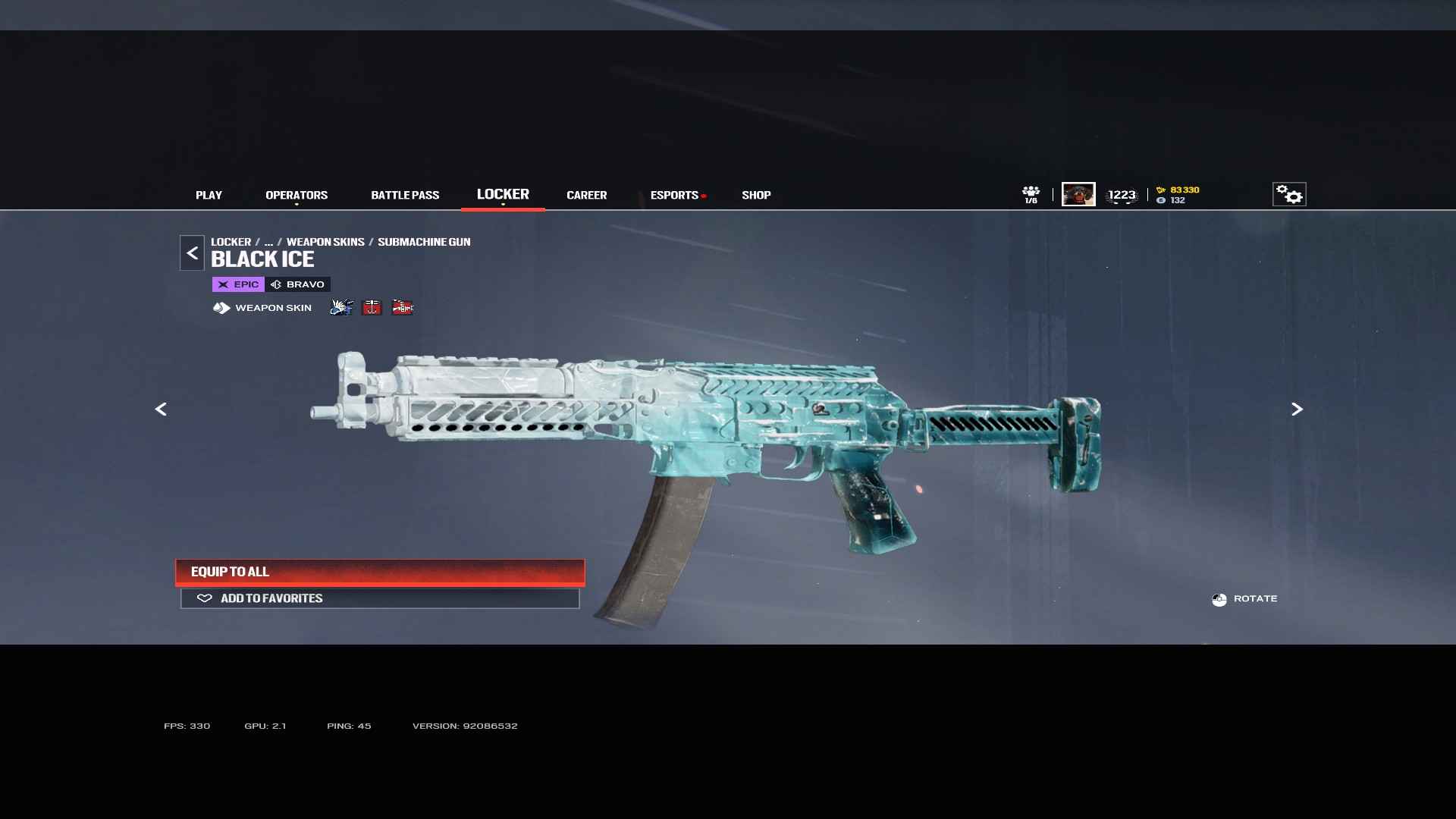Show the next weapon skin
The height and width of the screenshot is (819, 1456).
pos(1297,409)
